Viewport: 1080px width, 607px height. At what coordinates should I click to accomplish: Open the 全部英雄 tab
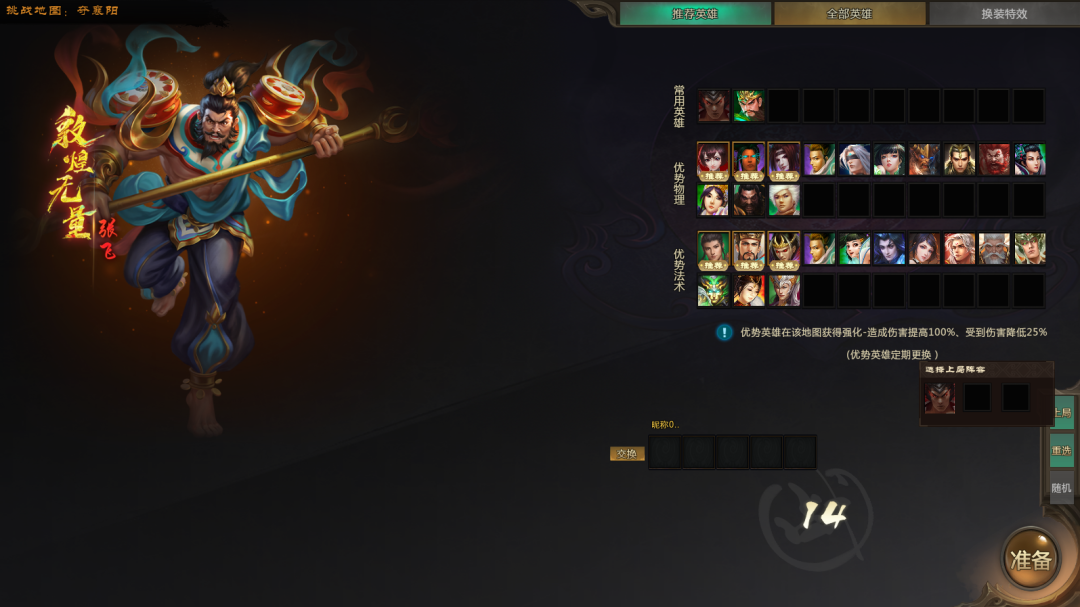(x=849, y=14)
